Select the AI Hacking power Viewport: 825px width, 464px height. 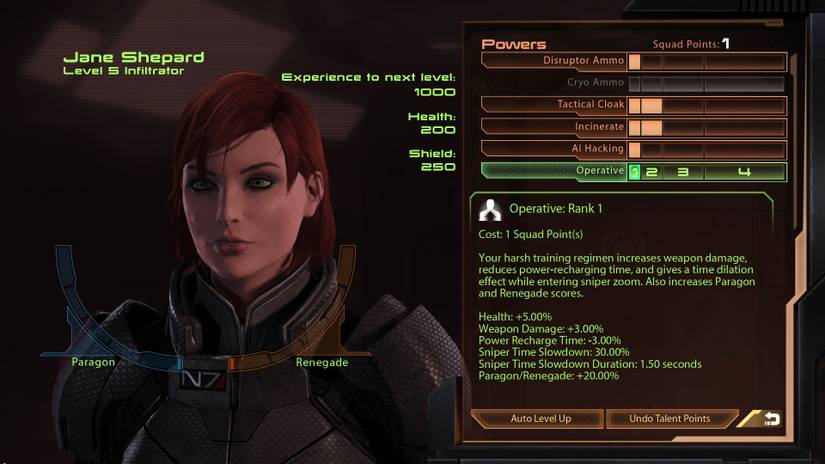pos(556,149)
